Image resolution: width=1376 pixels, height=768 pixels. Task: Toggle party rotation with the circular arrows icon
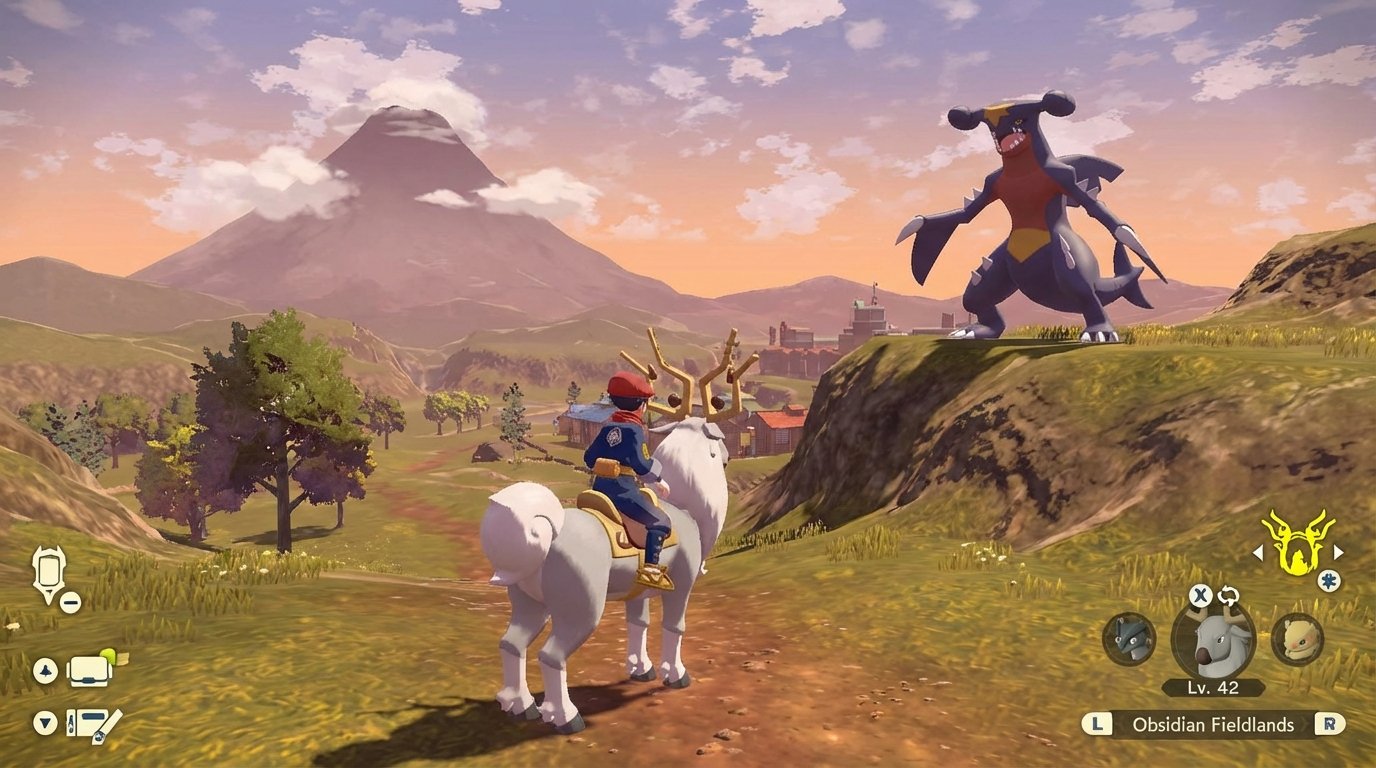point(1228,597)
